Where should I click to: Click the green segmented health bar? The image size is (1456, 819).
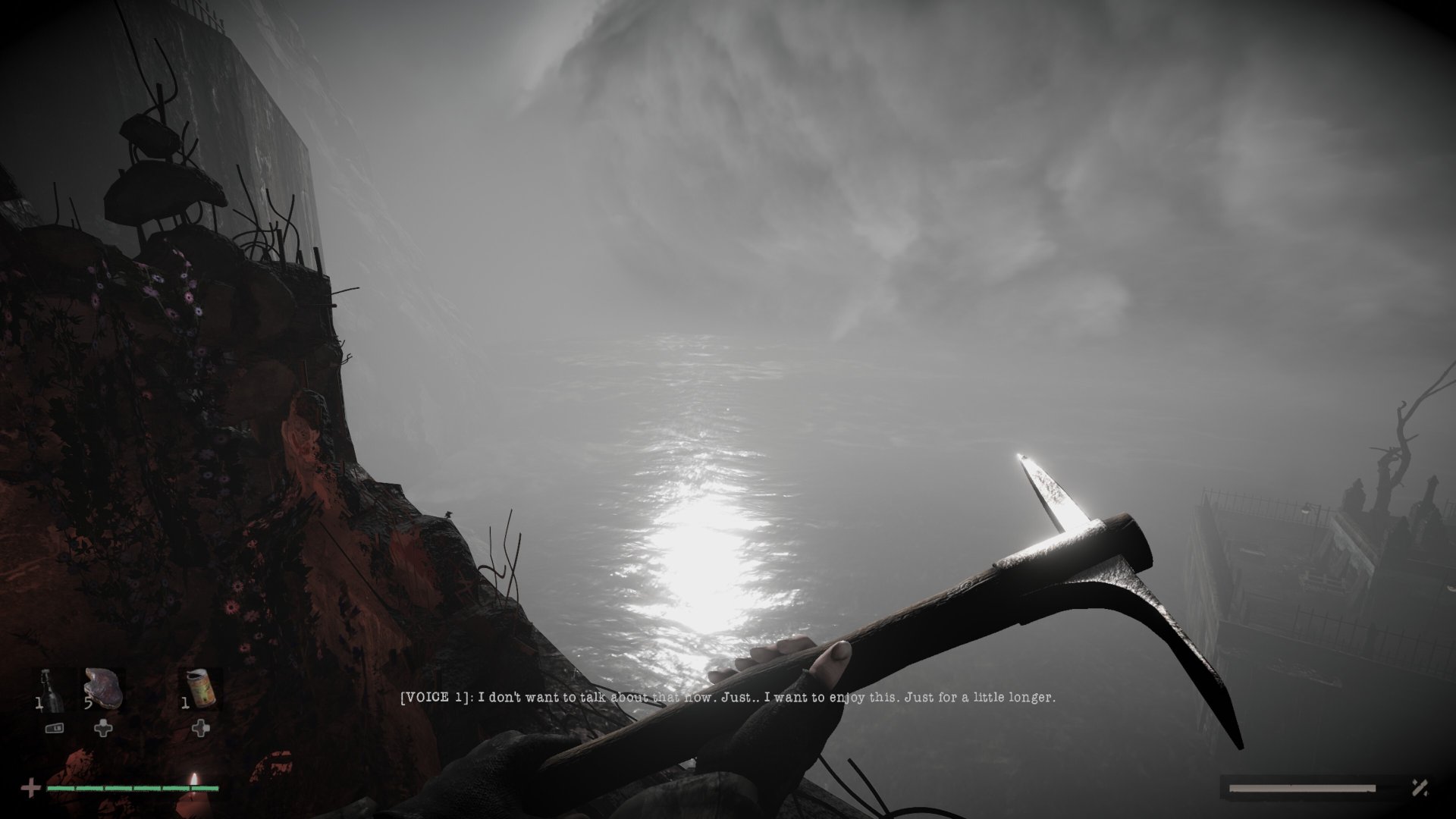point(131,789)
